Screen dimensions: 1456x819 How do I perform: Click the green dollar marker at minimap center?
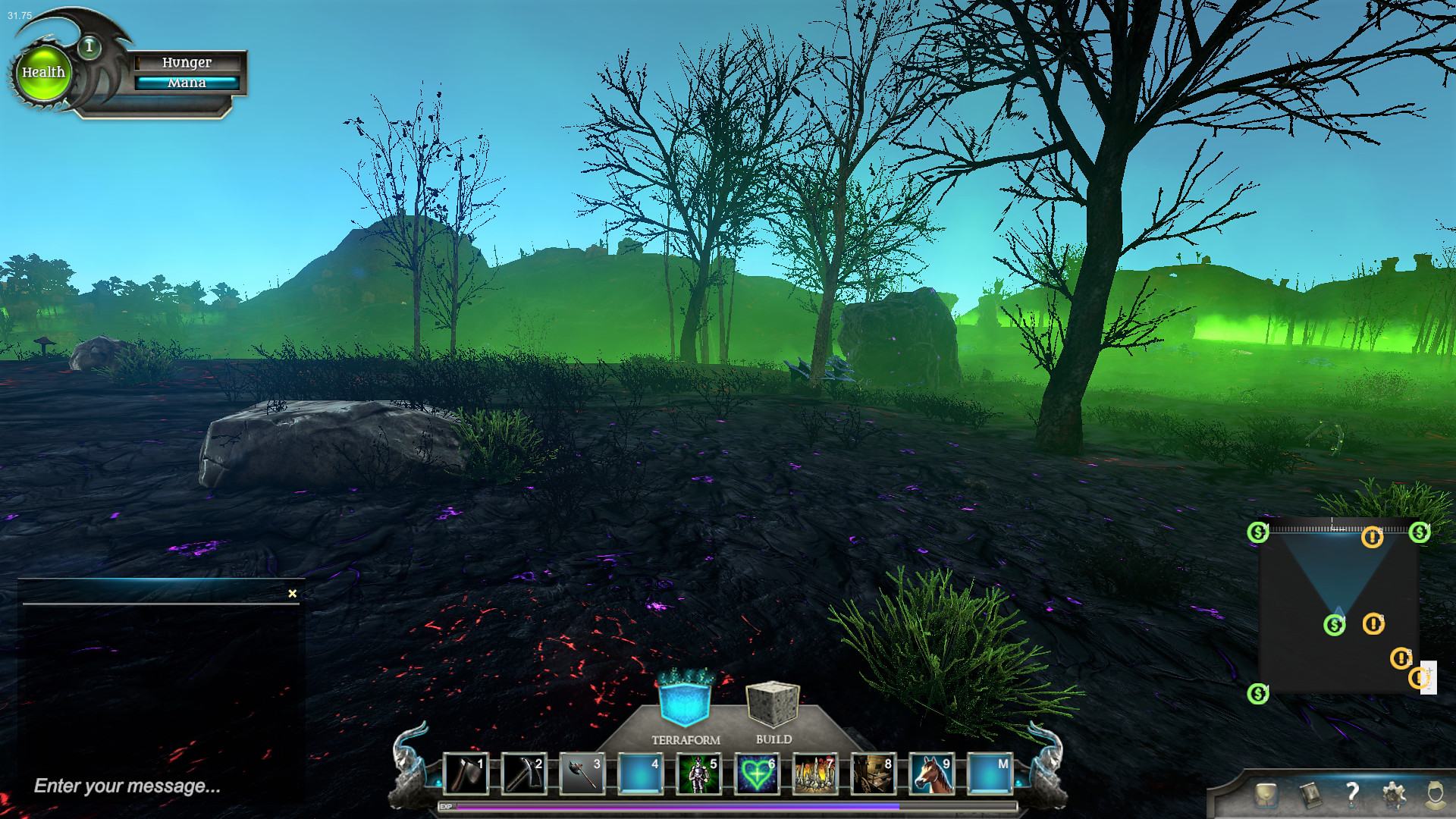1334,625
